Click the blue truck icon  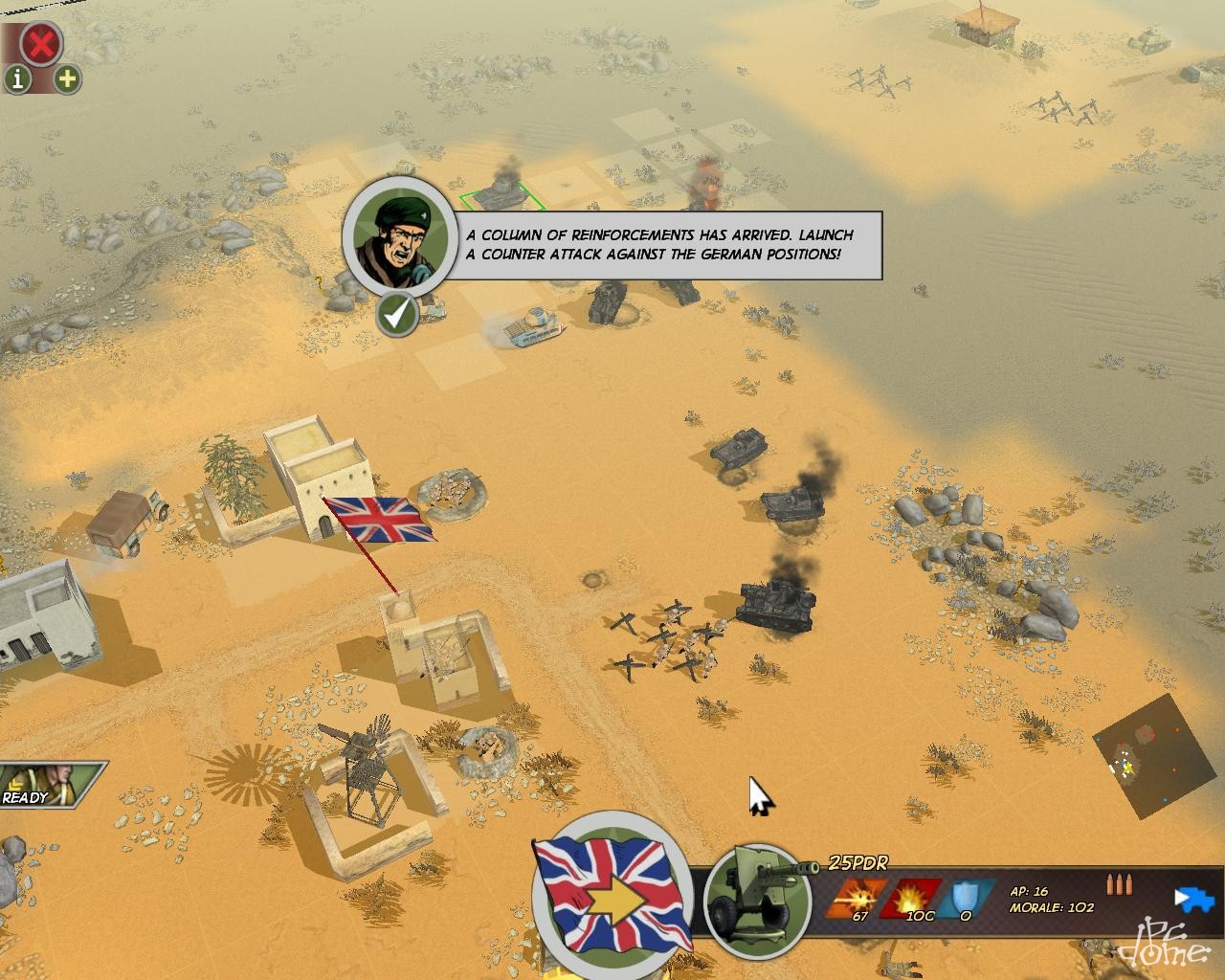click(x=1193, y=900)
